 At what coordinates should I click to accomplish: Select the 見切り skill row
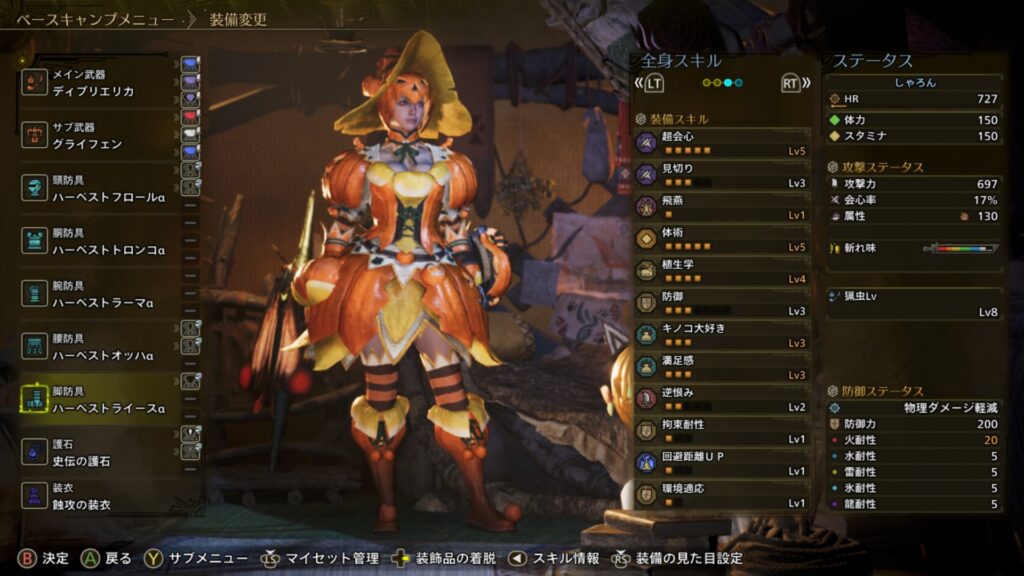[722, 175]
